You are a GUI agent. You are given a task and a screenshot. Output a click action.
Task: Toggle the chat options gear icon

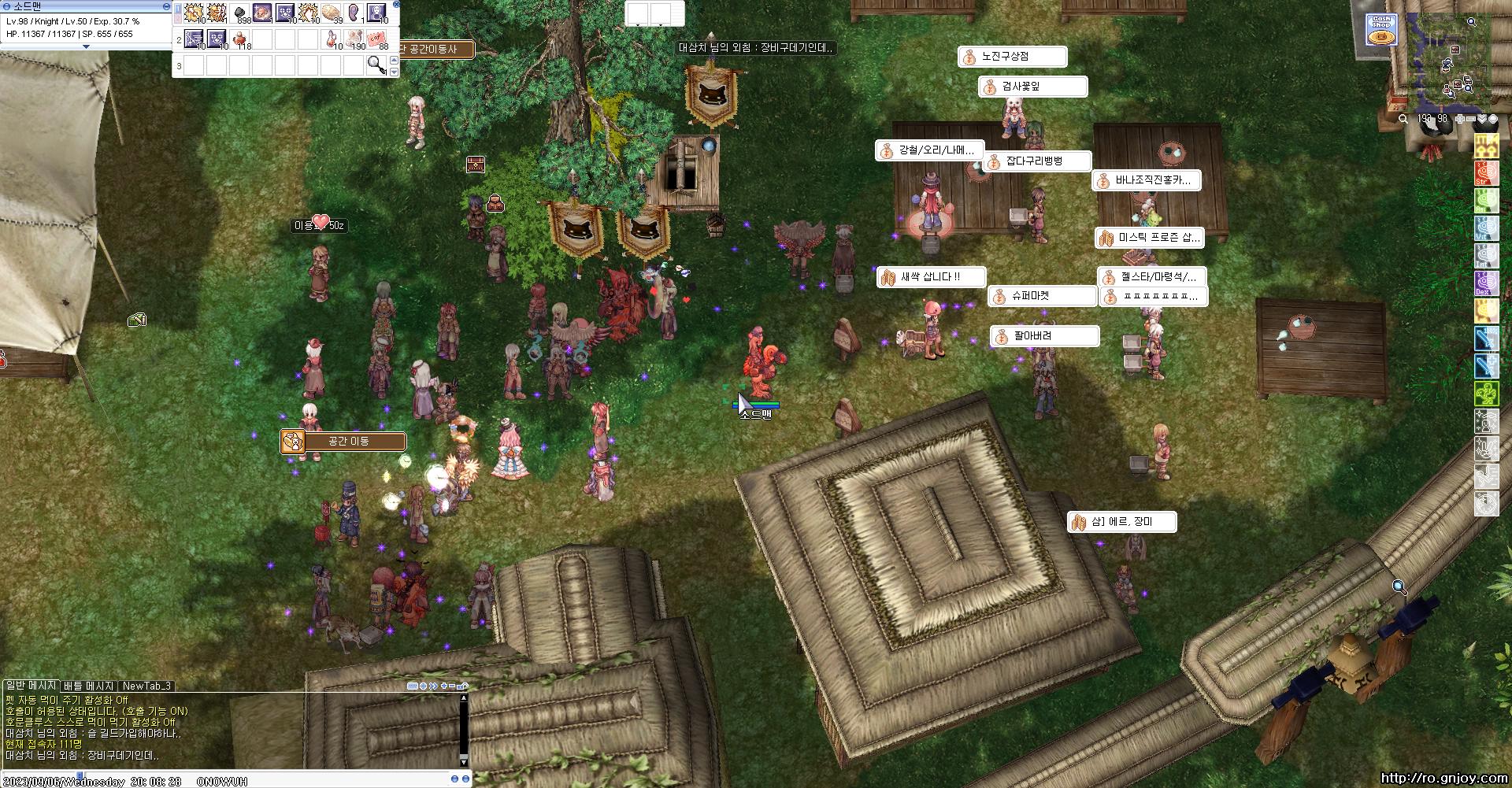423,686
